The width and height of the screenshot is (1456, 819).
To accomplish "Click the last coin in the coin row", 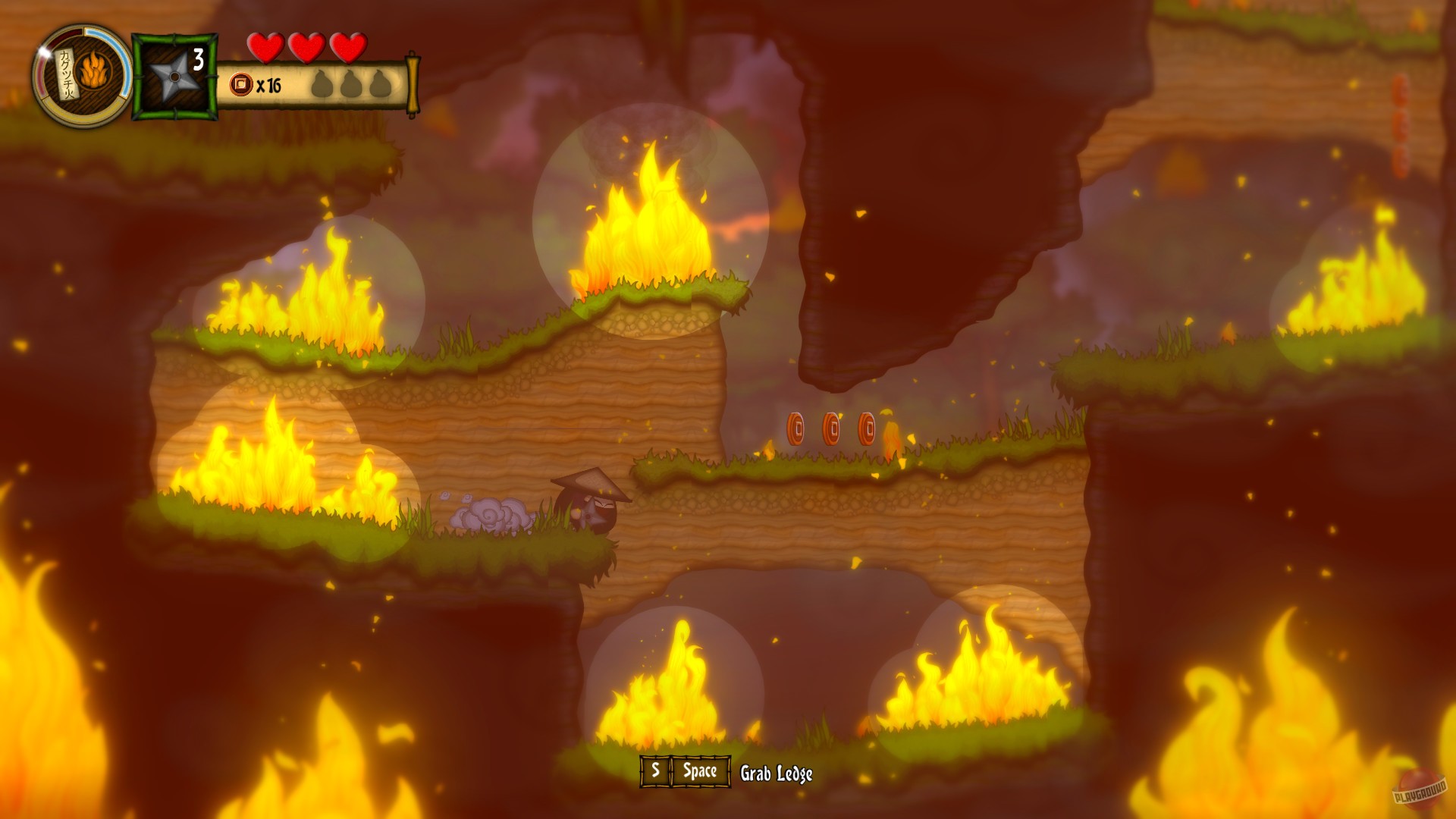I will click(867, 427).
